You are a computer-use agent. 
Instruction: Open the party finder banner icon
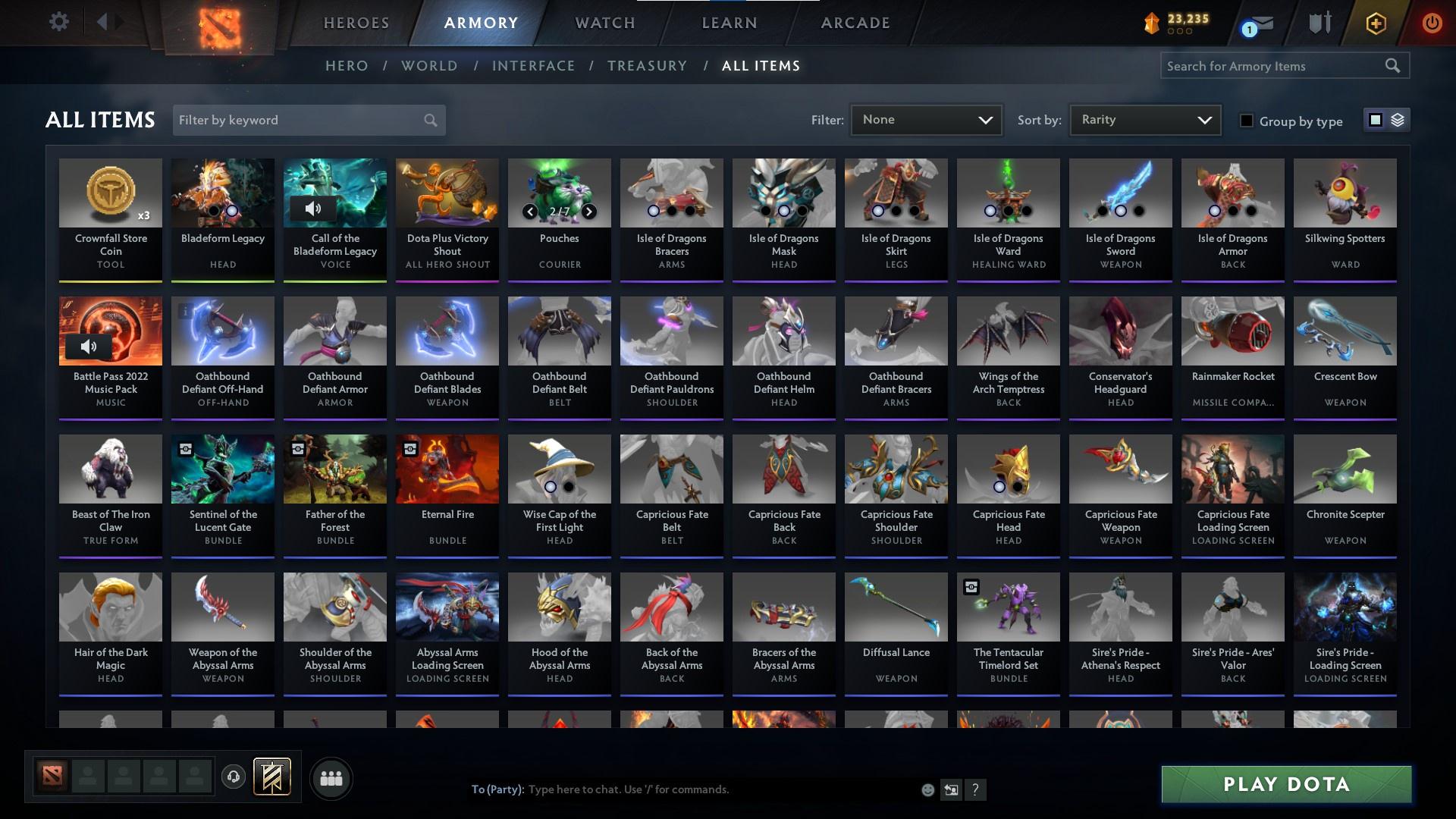point(273,777)
